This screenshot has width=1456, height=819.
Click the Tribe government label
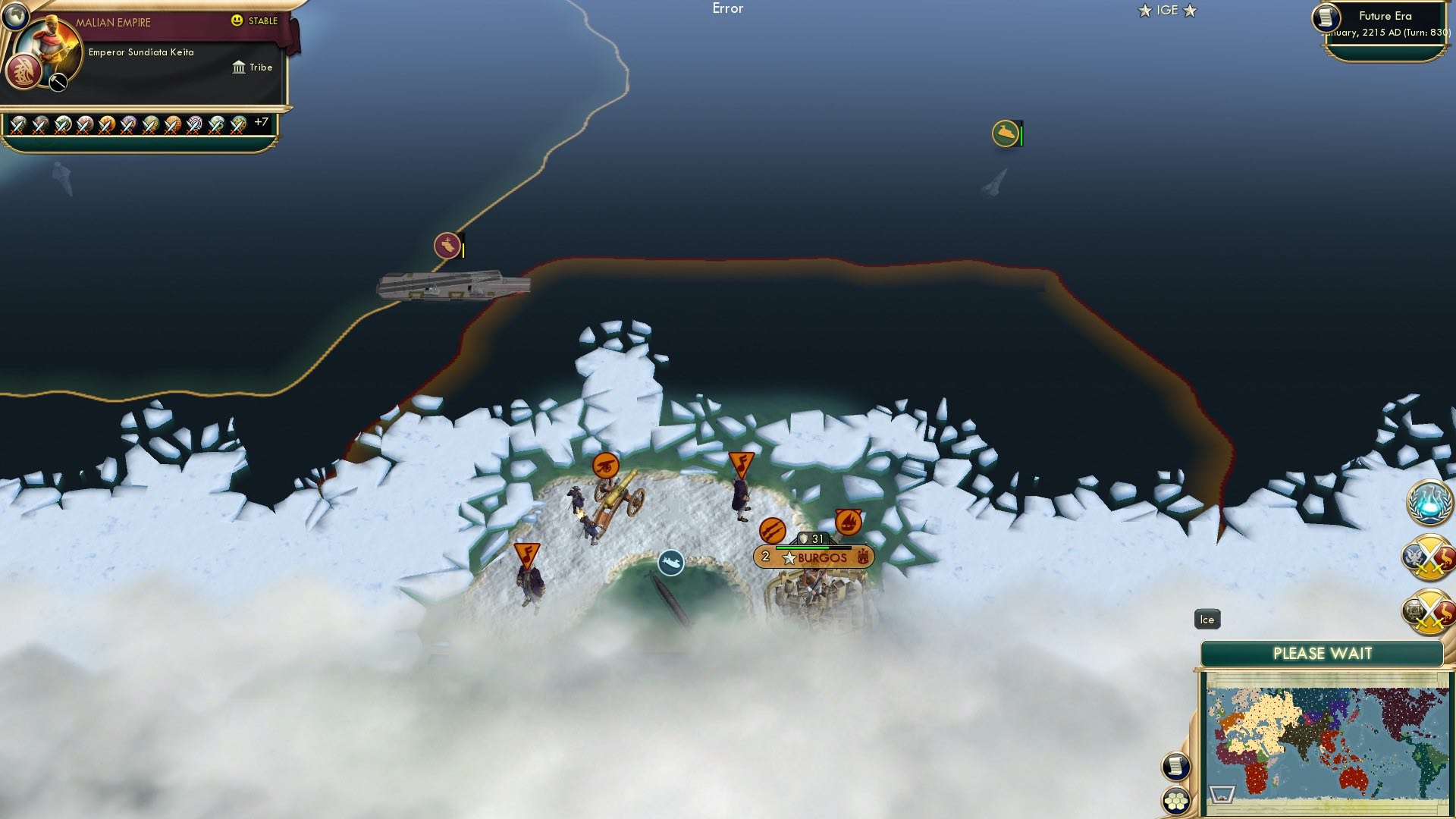click(x=254, y=67)
